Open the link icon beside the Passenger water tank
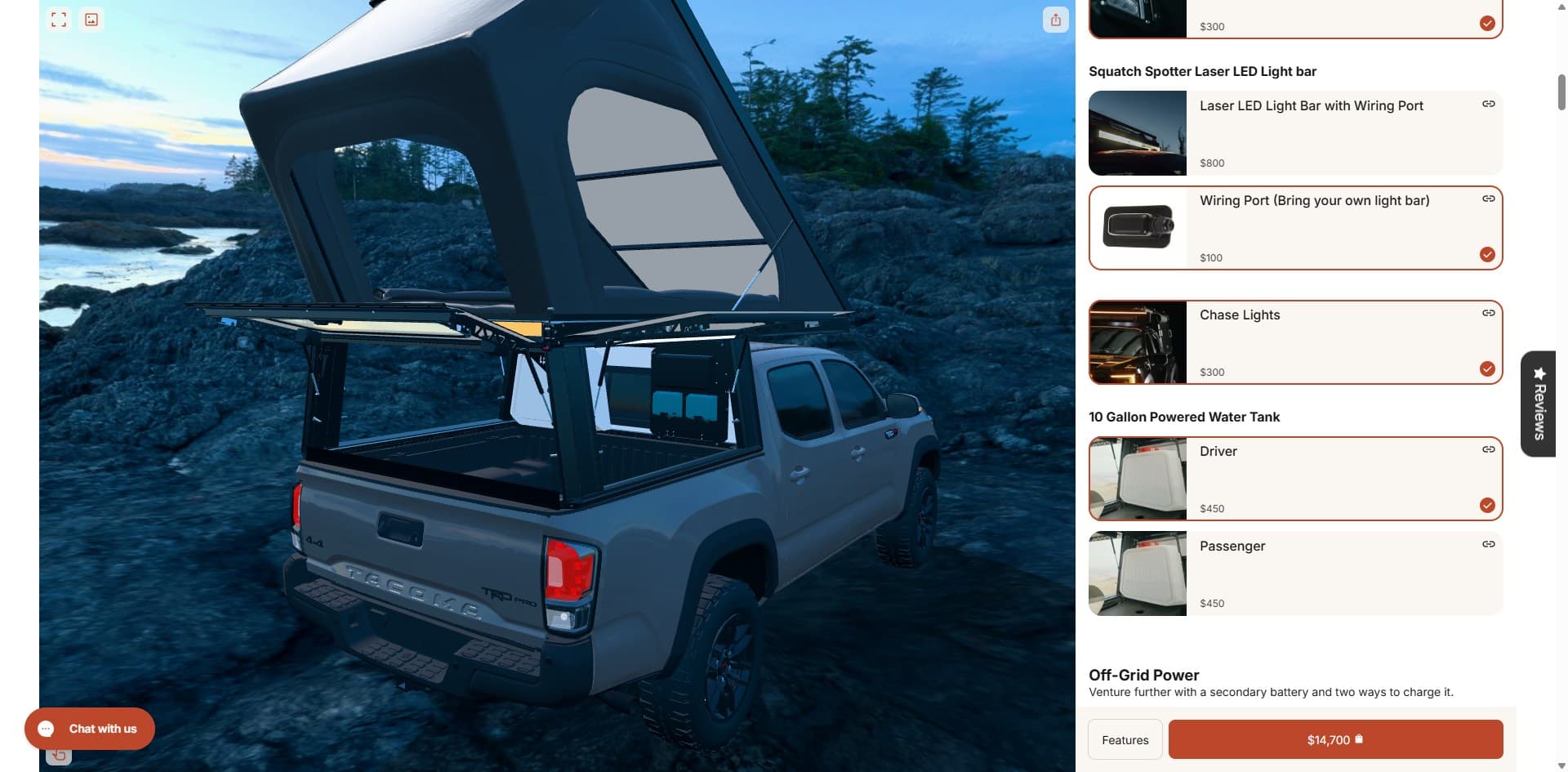1568x772 pixels. click(x=1488, y=543)
